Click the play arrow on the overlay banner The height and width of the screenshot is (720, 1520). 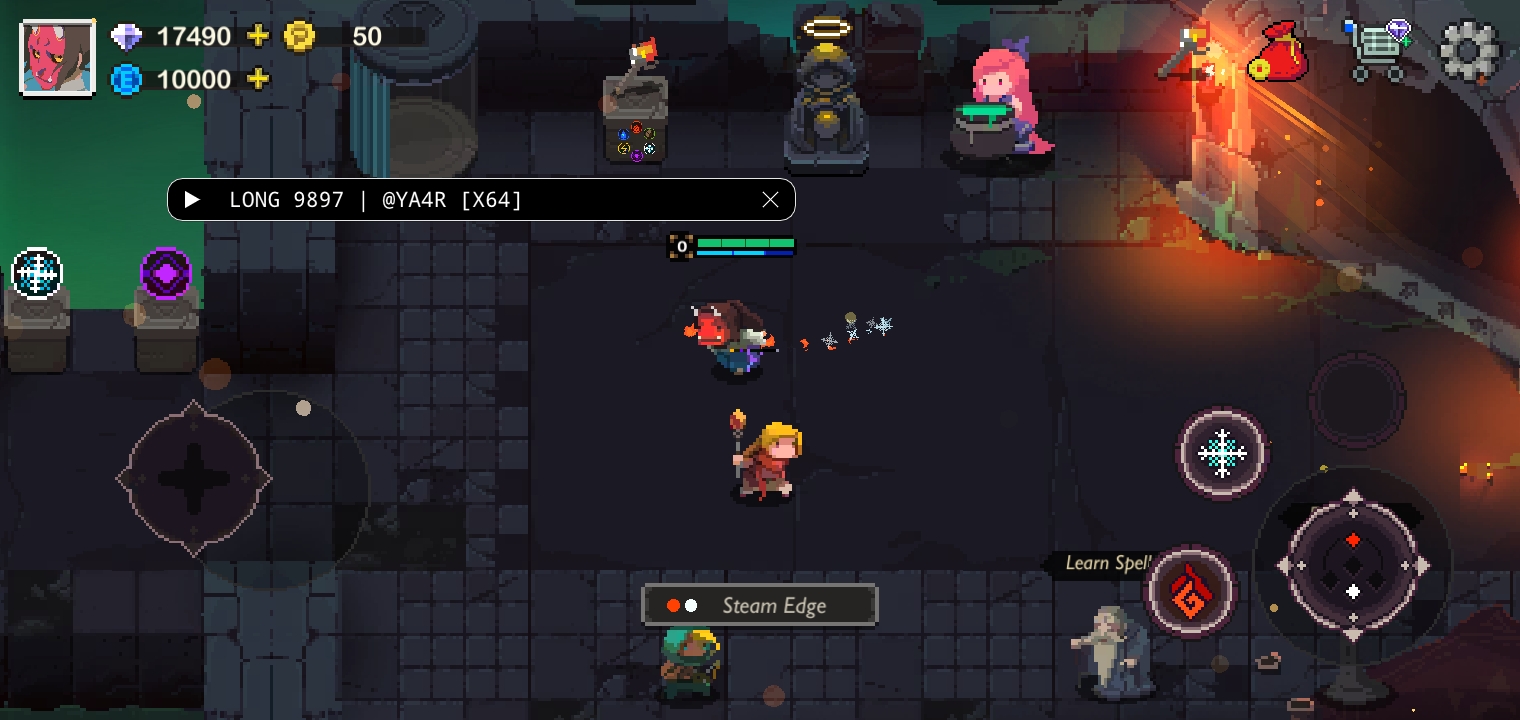(193, 200)
